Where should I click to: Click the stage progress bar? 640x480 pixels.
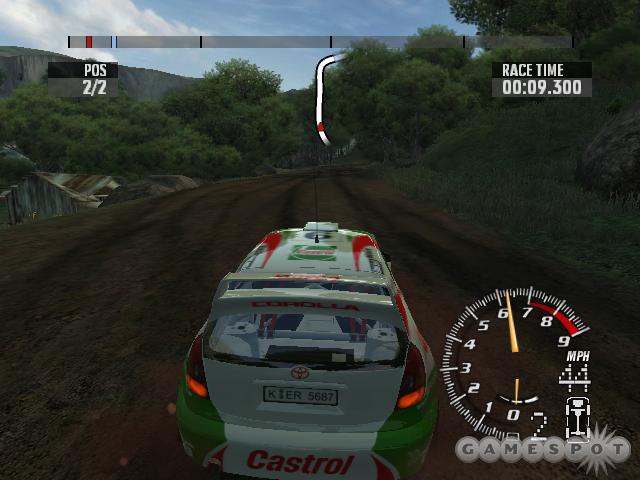tap(320, 42)
